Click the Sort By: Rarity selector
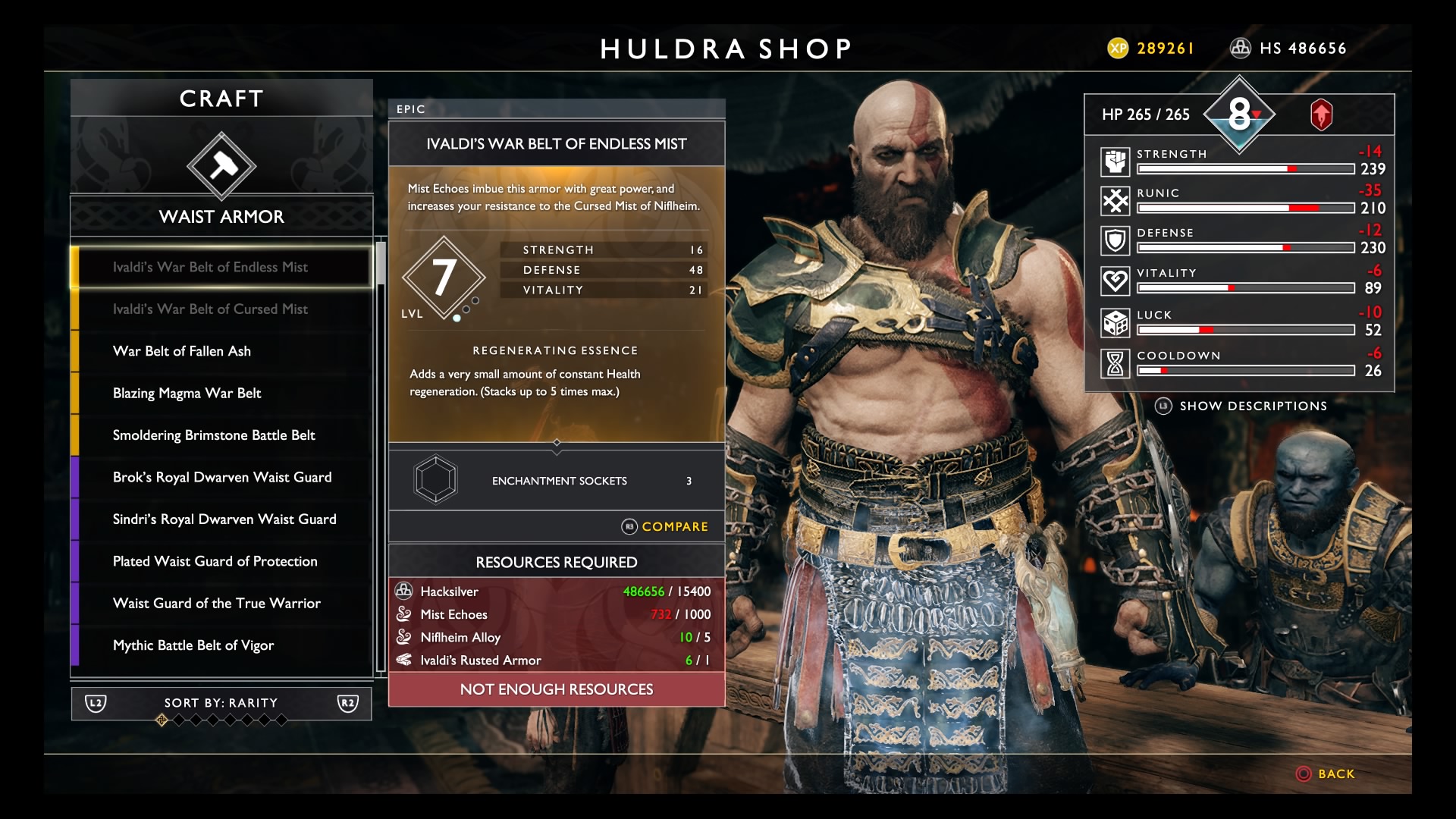 point(221,703)
